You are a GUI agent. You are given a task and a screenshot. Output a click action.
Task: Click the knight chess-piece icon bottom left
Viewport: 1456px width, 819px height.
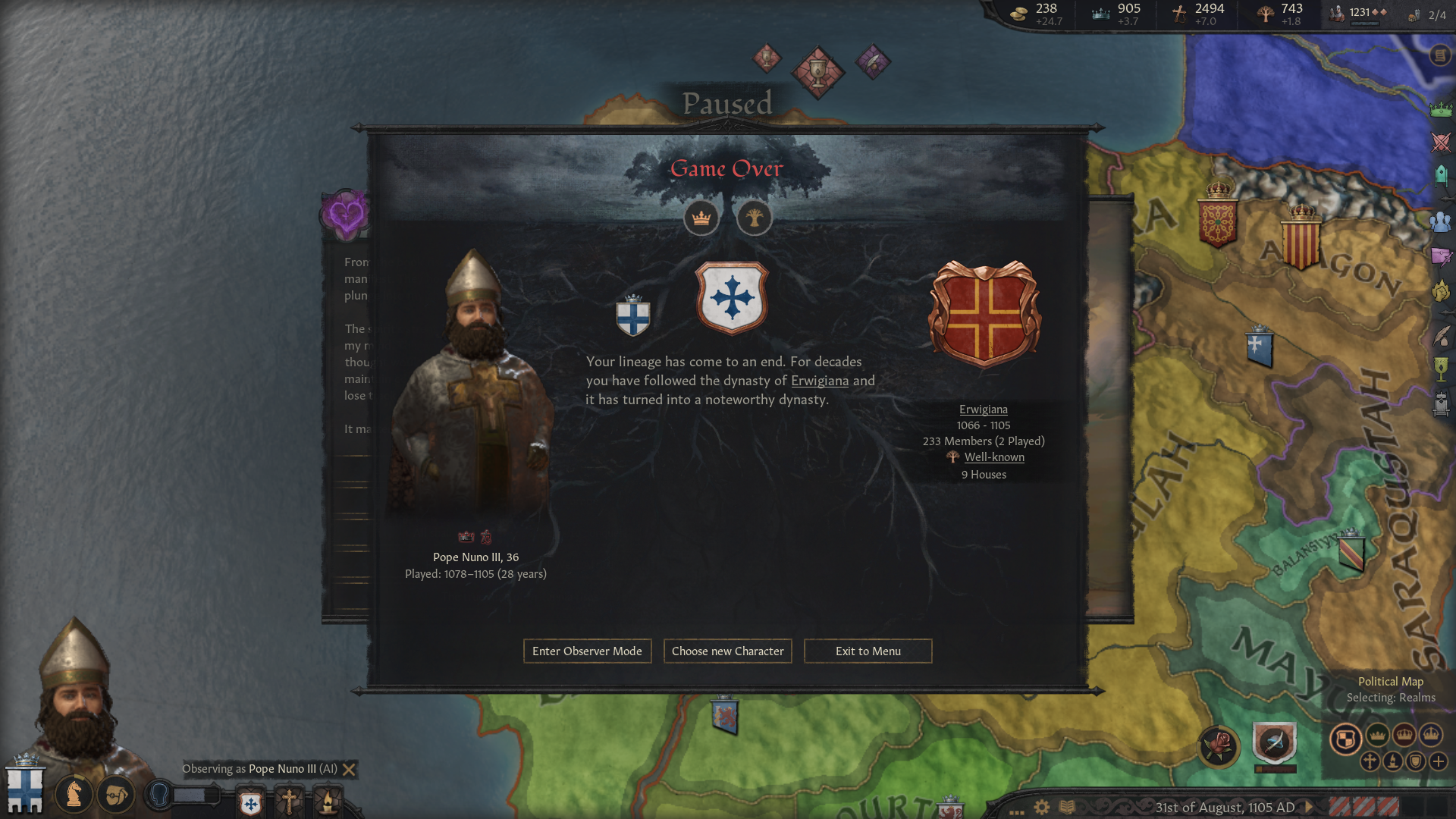(74, 794)
